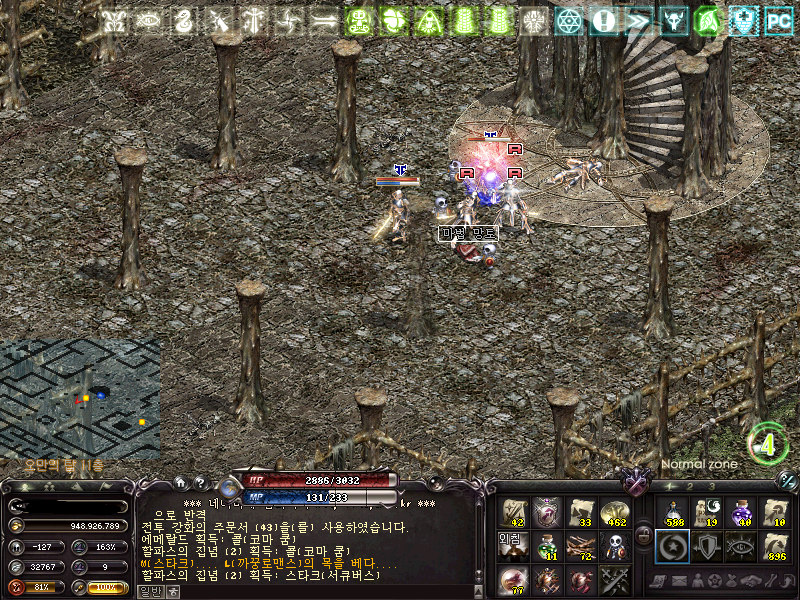Screen dimensions: 800x600
Task: Use the firewood bundle stack of 72
Action: click(581, 546)
